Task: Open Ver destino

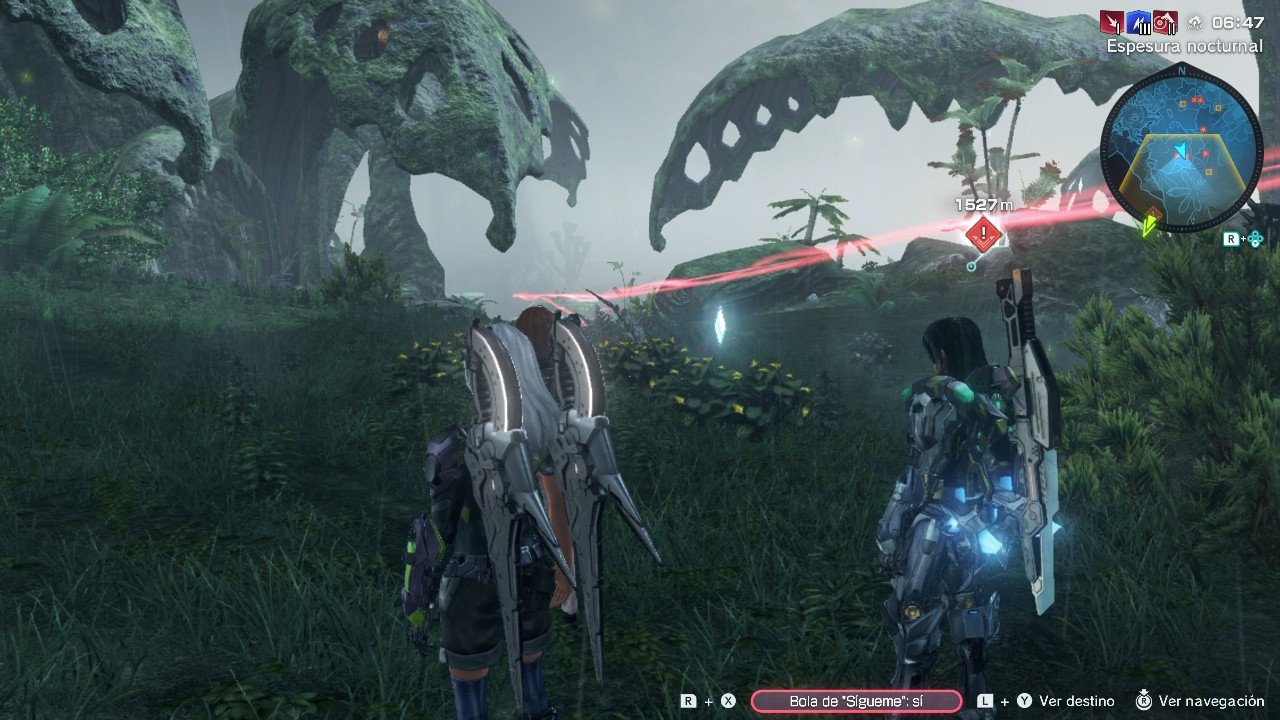Action: [1076, 701]
